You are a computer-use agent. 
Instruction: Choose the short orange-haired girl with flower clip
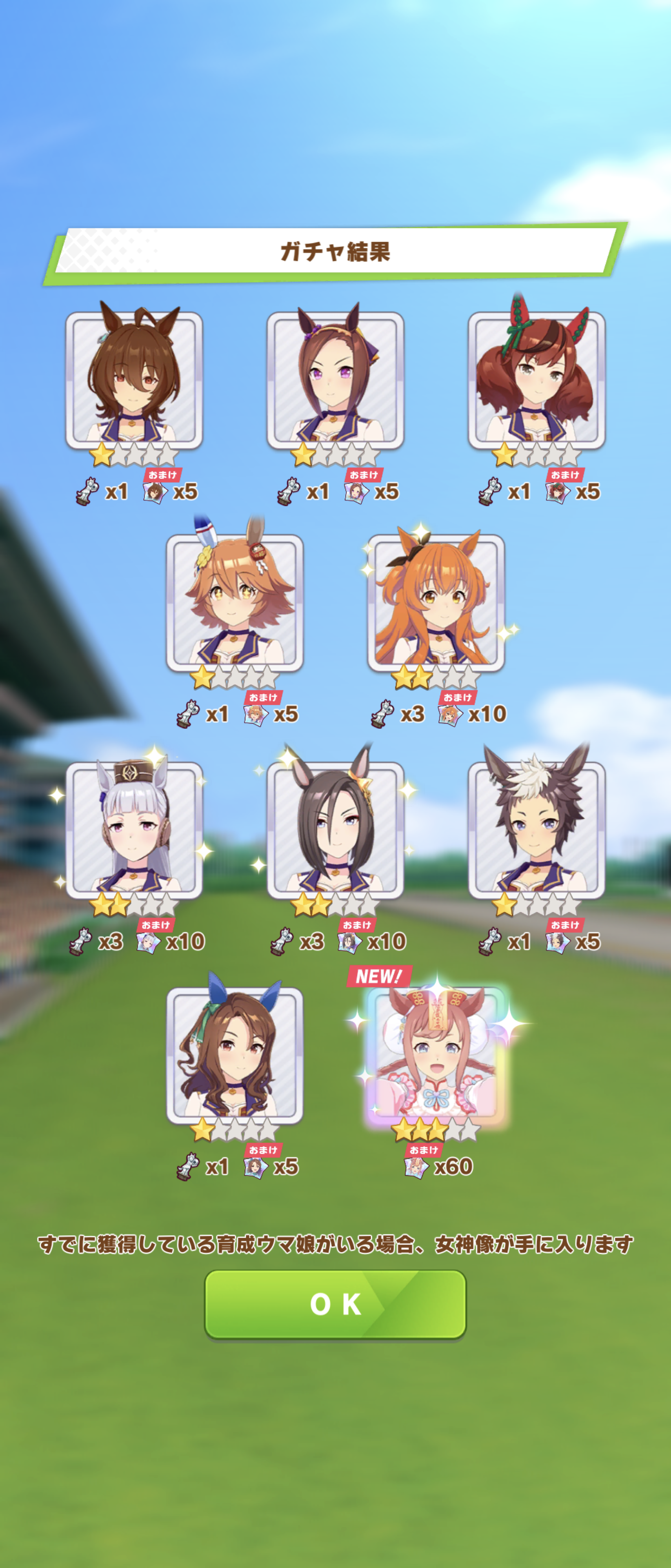point(235,603)
